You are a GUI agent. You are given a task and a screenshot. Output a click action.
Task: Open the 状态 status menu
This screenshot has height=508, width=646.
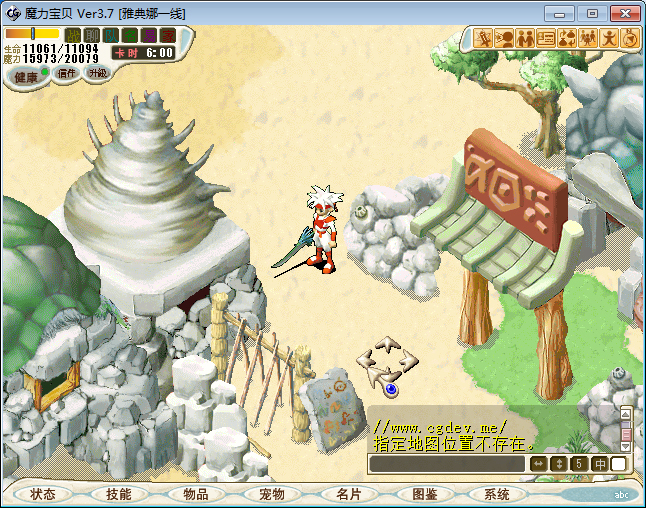[43, 494]
